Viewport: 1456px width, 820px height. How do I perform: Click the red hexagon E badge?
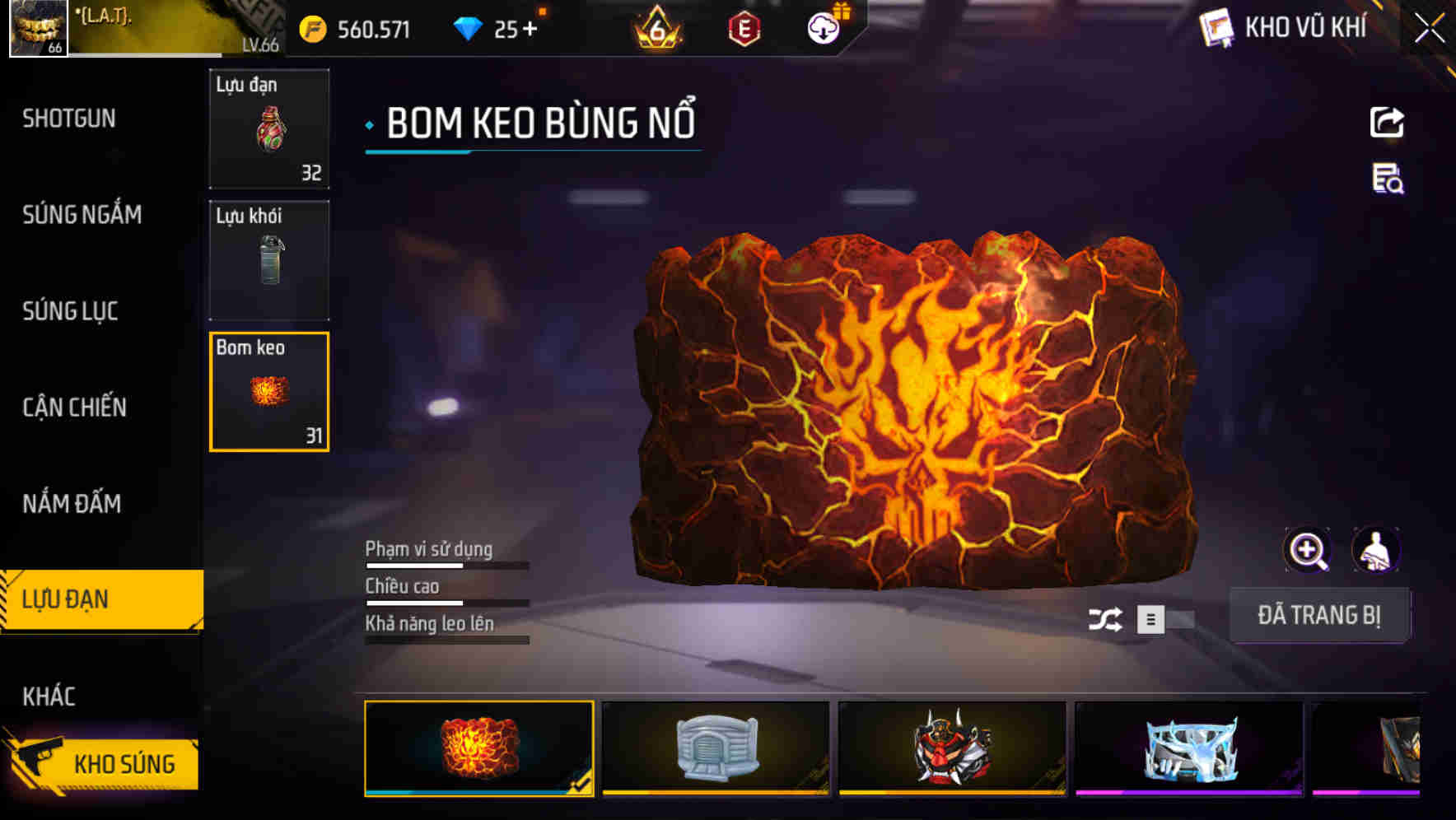point(745,27)
